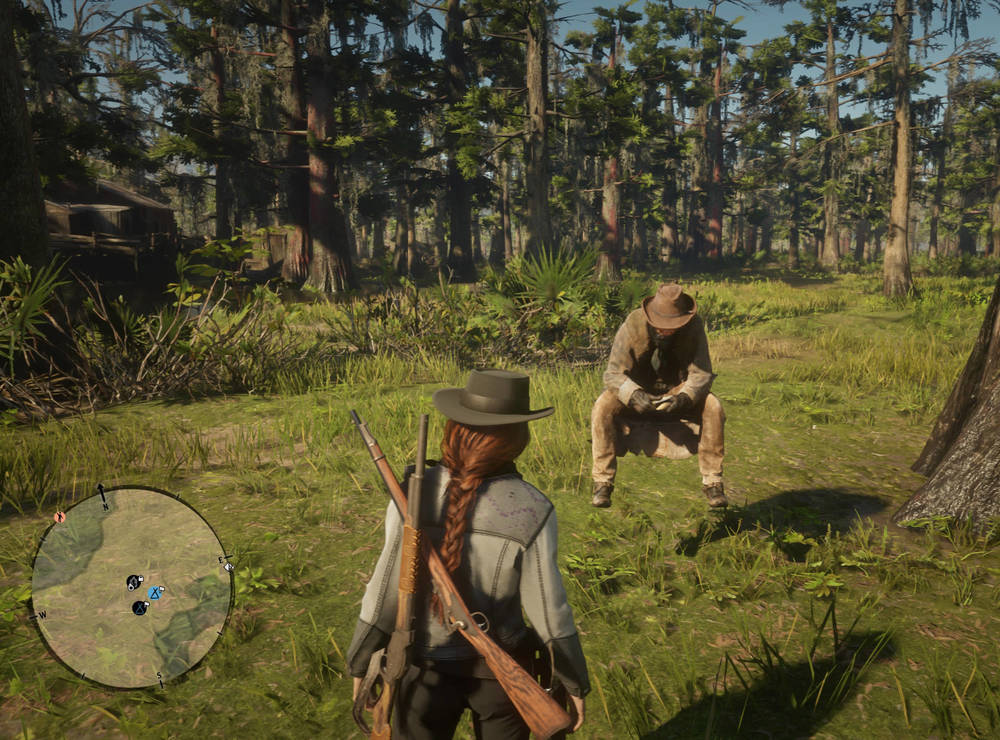Select the blue camp tent marker on minimap
The width and height of the screenshot is (1000, 740).
[x=155, y=593]
